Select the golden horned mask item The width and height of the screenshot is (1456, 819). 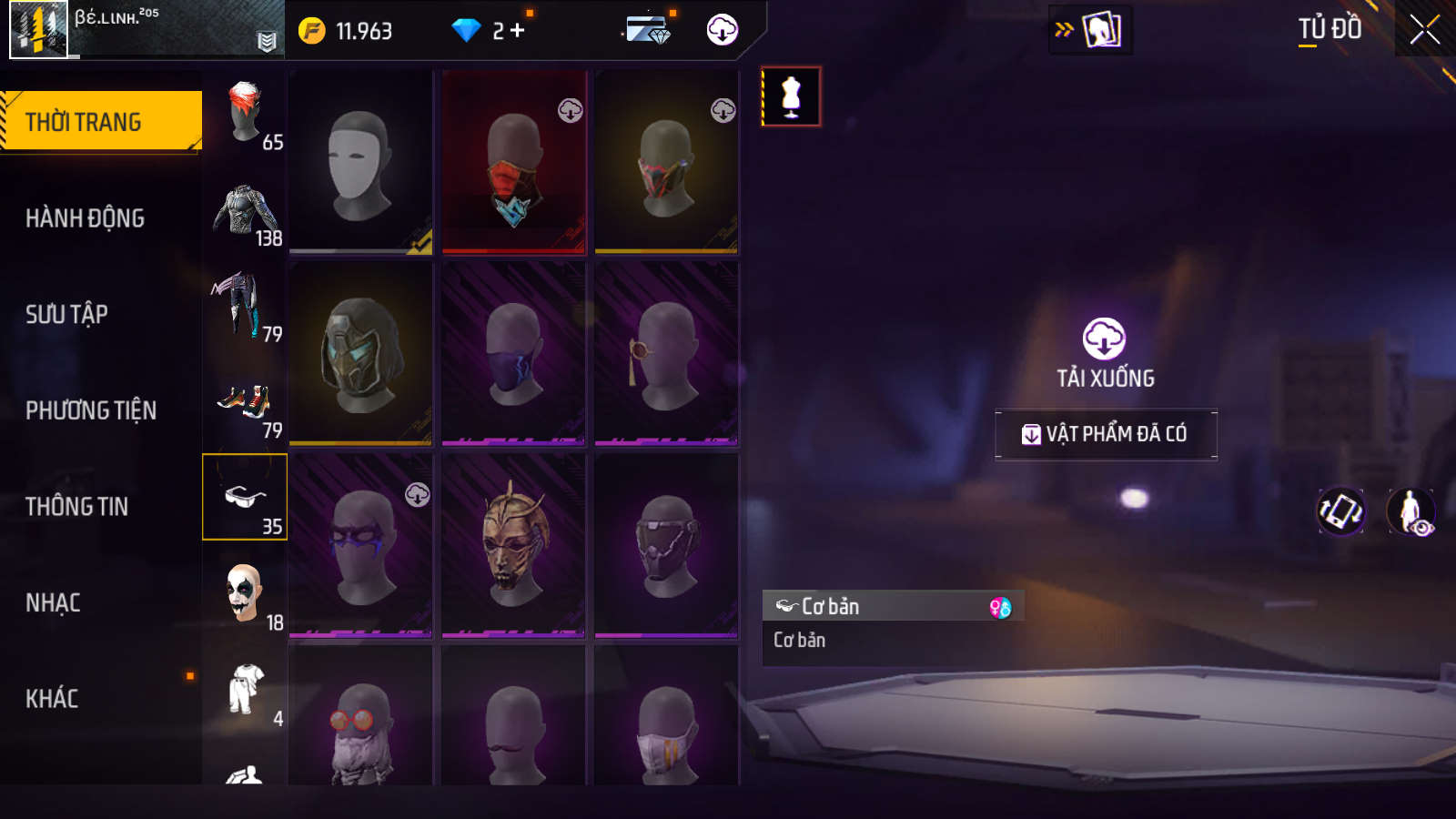pos(514,544)
